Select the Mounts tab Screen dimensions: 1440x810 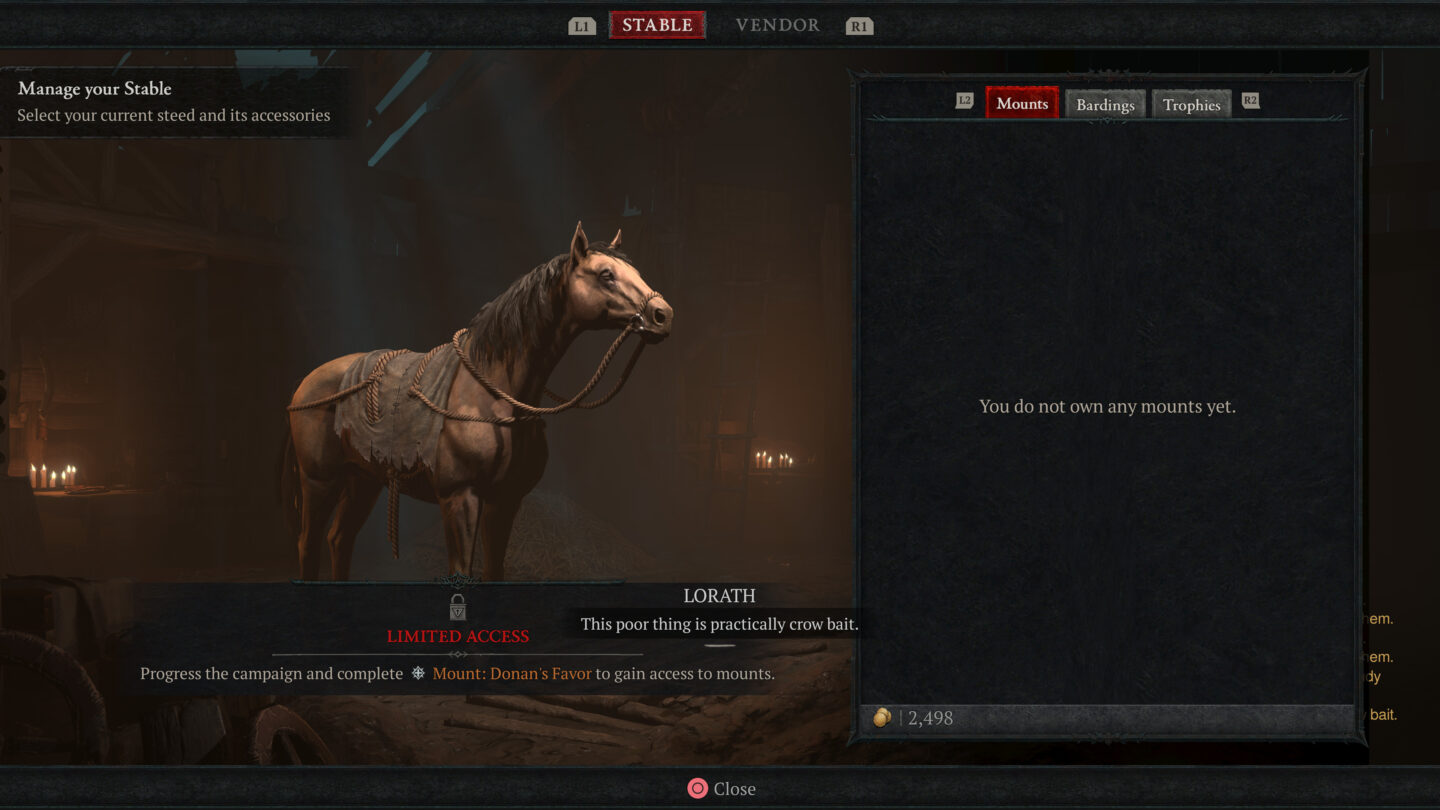pyautogui.click(x=1022, y=102)
